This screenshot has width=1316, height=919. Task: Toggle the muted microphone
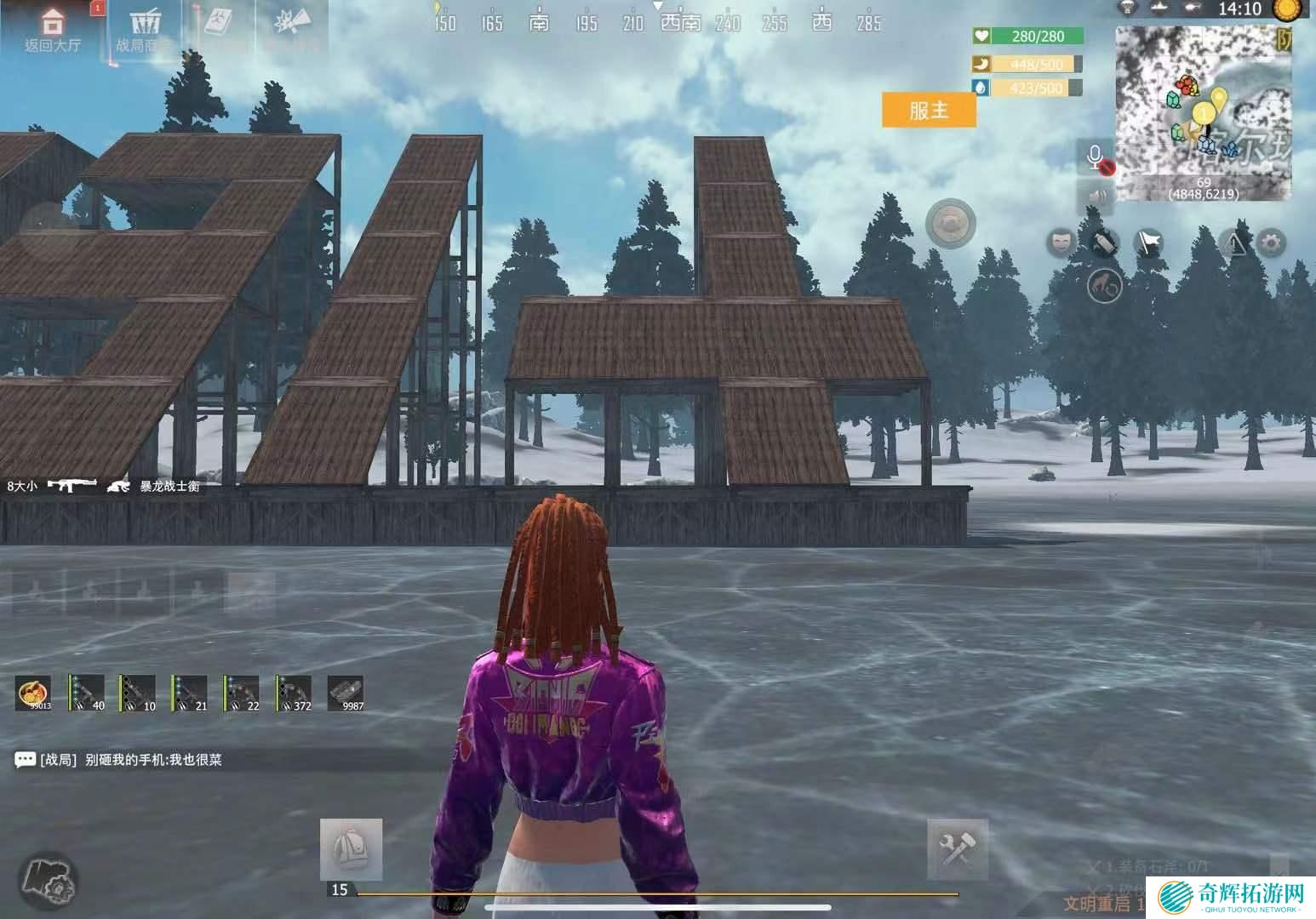tap(1096, 158)
